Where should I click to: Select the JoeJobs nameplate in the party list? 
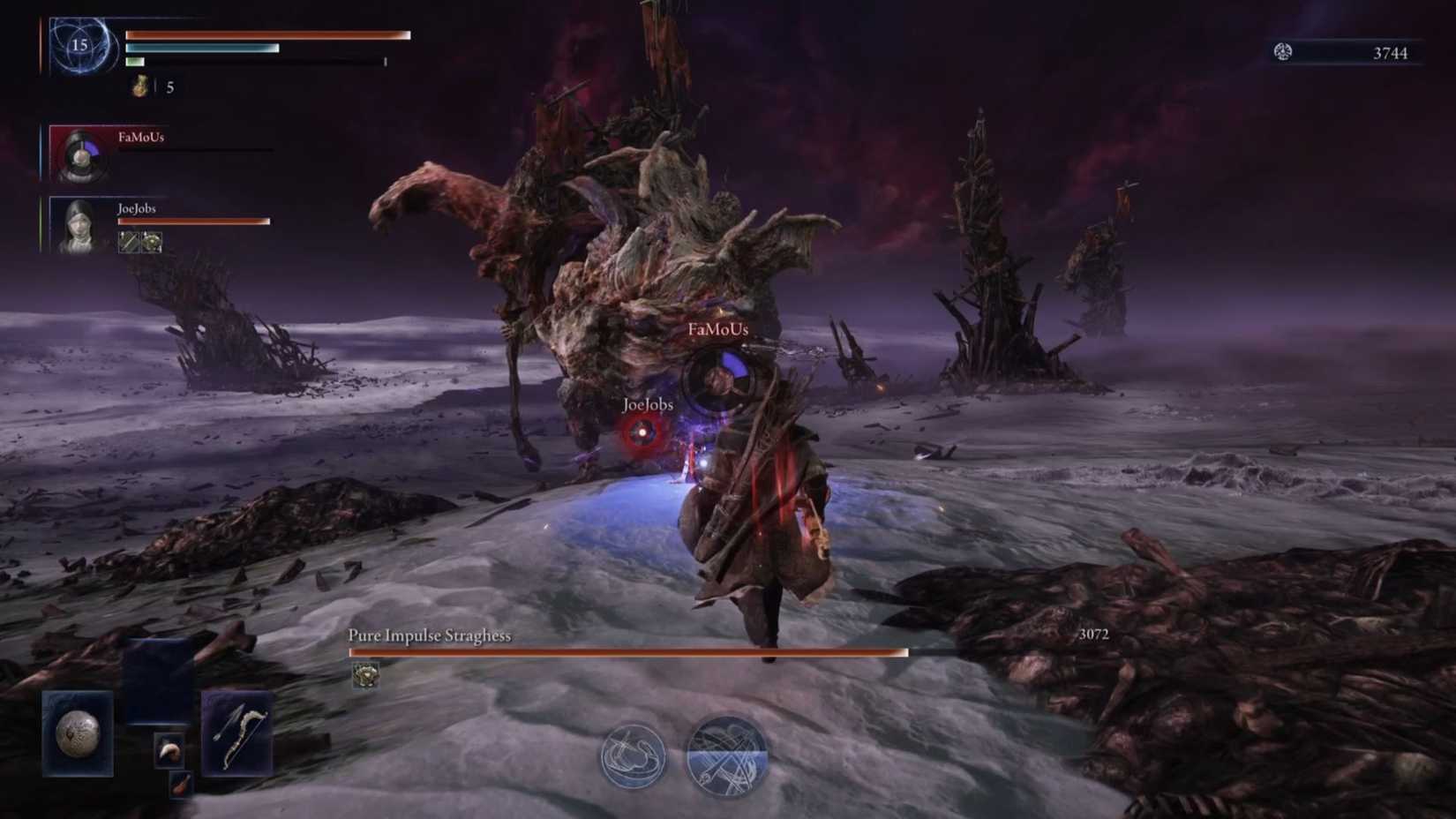pyautogui.click(x=137, y=208)
